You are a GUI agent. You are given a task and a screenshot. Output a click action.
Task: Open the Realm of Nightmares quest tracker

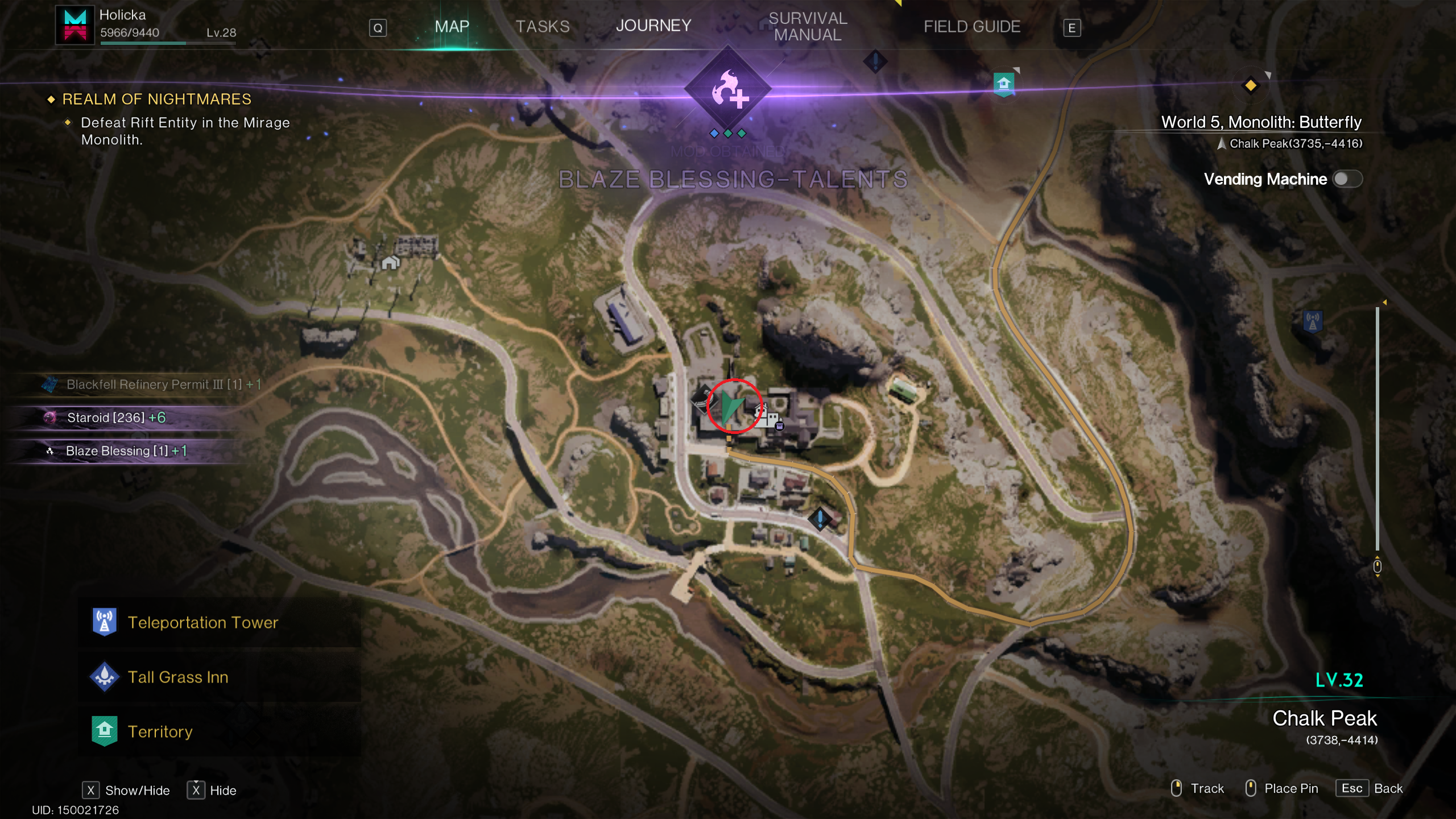pyautogui.click(x=156, y=100)
